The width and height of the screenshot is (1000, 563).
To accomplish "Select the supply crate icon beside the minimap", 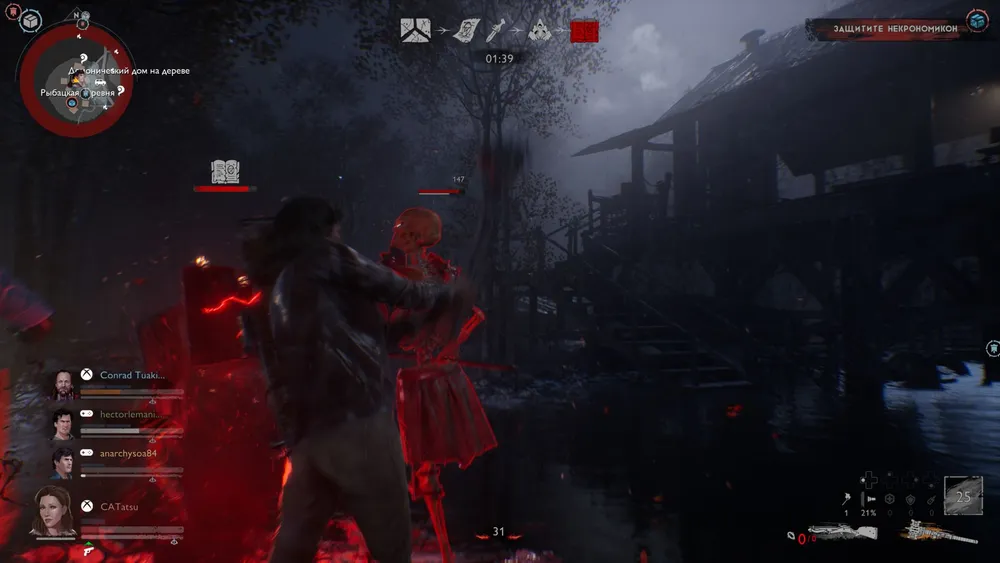I will coord(30,20).
